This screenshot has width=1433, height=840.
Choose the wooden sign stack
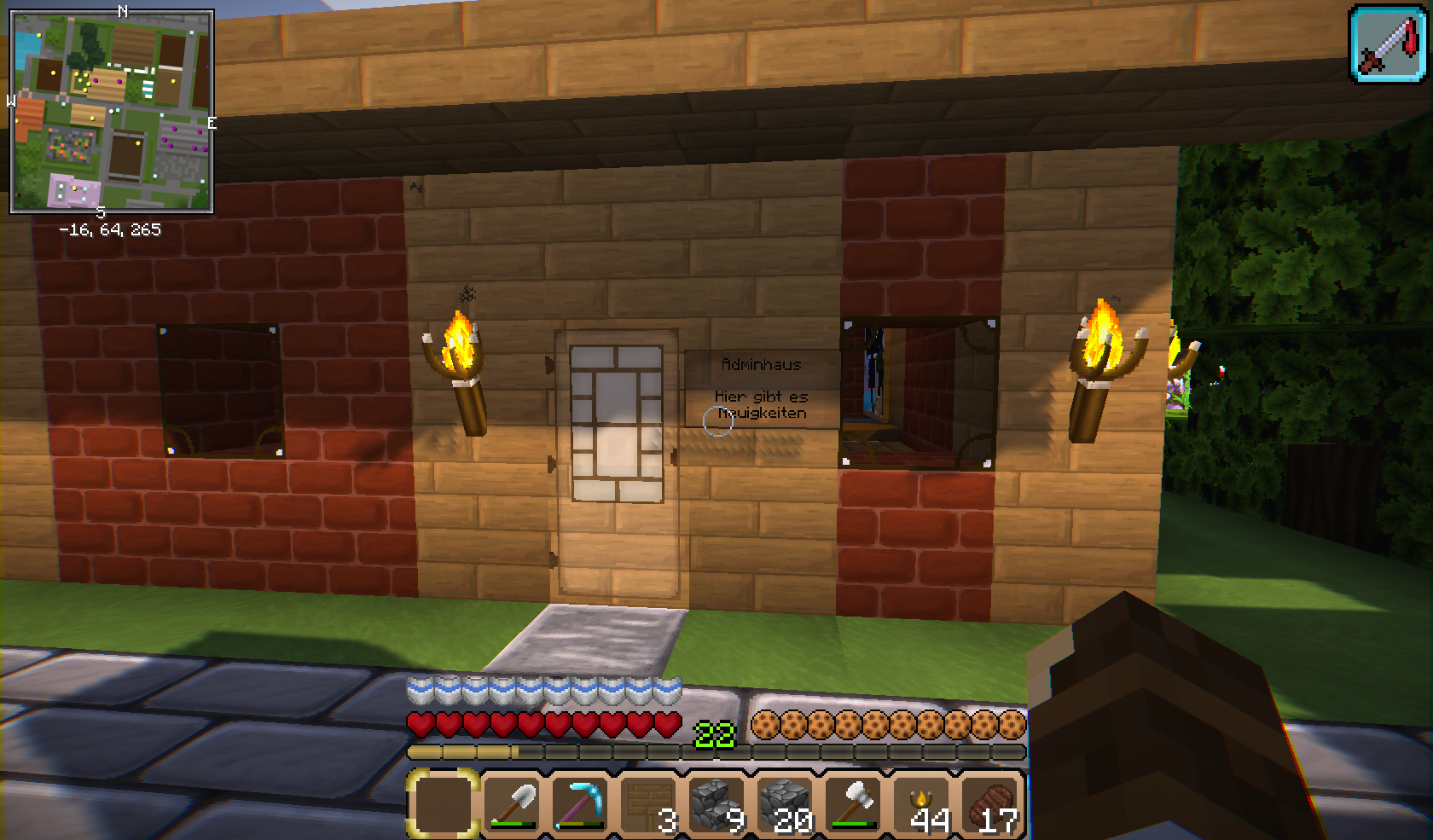pyautogui.click(x=648, y=803)
